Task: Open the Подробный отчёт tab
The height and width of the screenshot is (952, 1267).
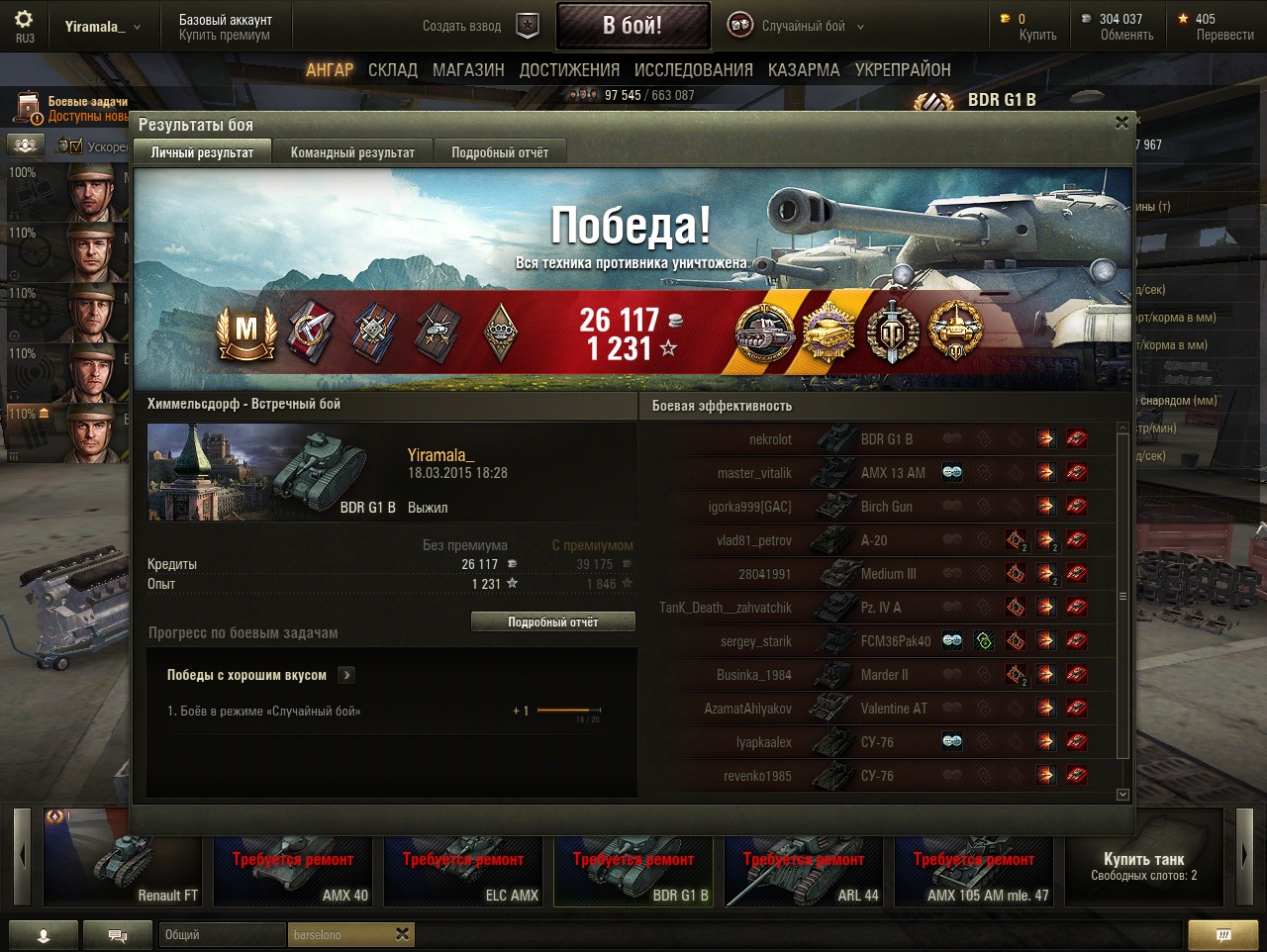Action: click(x=500, y=152)
